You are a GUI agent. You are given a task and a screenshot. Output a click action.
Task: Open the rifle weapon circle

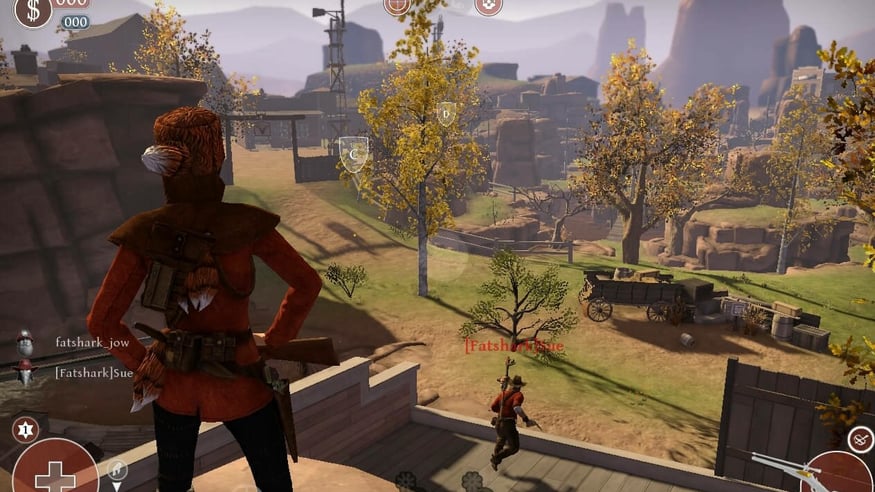click(838, 473)
